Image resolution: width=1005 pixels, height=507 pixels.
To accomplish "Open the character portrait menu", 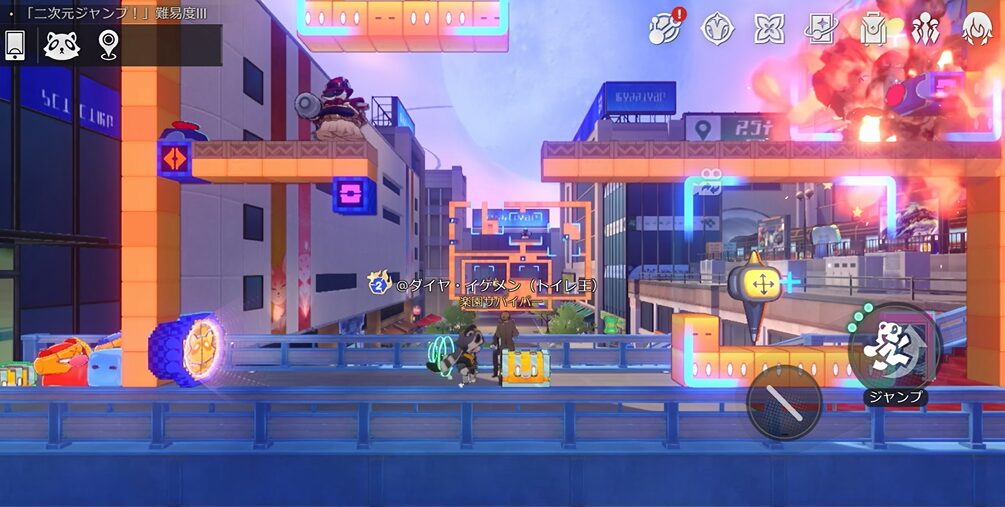I will click(977, 28).
